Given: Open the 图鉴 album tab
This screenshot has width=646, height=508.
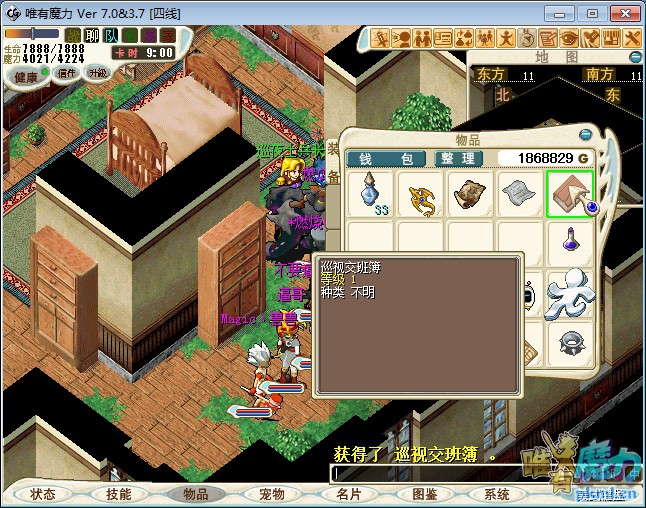Looking at the screenshot, I should click(424, 494).
